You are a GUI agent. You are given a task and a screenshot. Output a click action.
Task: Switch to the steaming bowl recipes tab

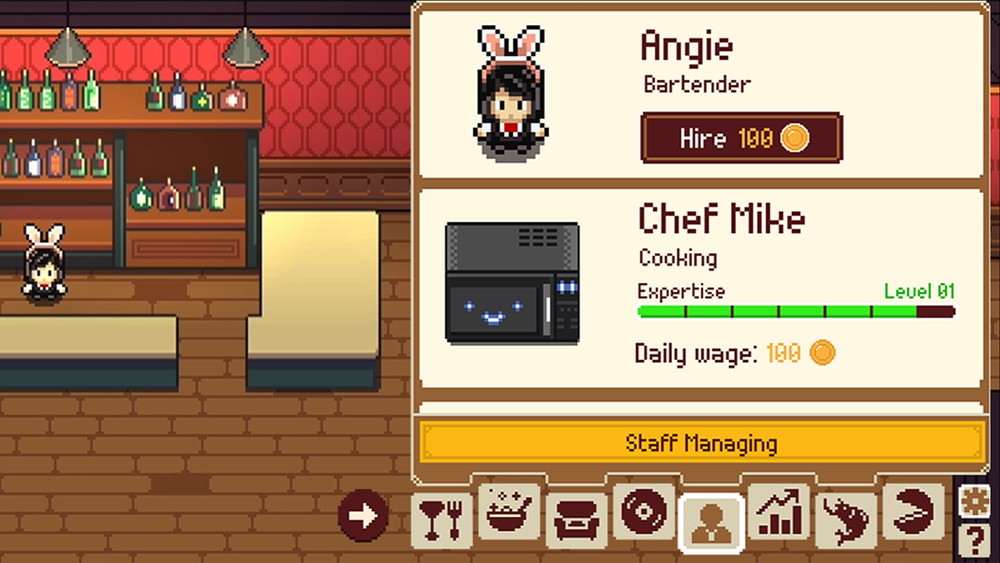(x=510, y=514)
